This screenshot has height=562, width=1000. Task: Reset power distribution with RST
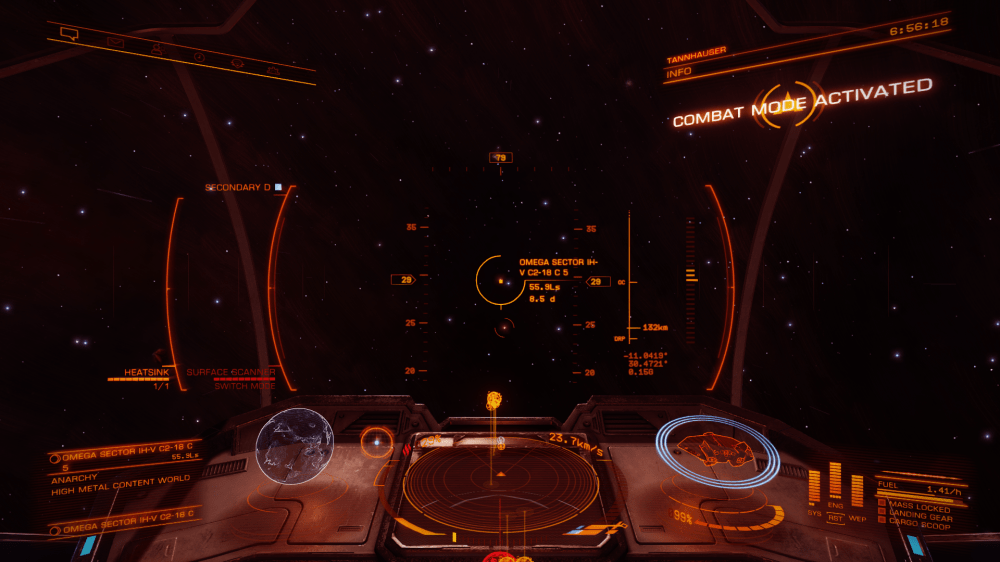pyautogui.click(x=836, y=518)
